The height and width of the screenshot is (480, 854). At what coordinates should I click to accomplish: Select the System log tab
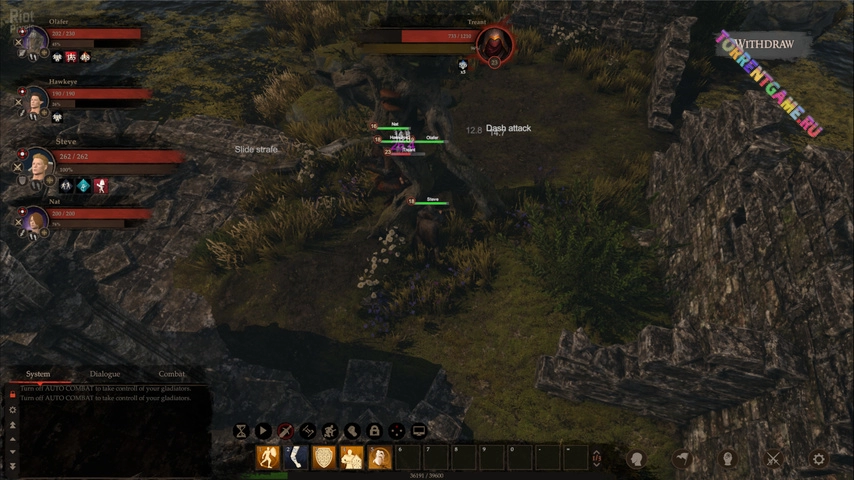[x=38, y=374]
